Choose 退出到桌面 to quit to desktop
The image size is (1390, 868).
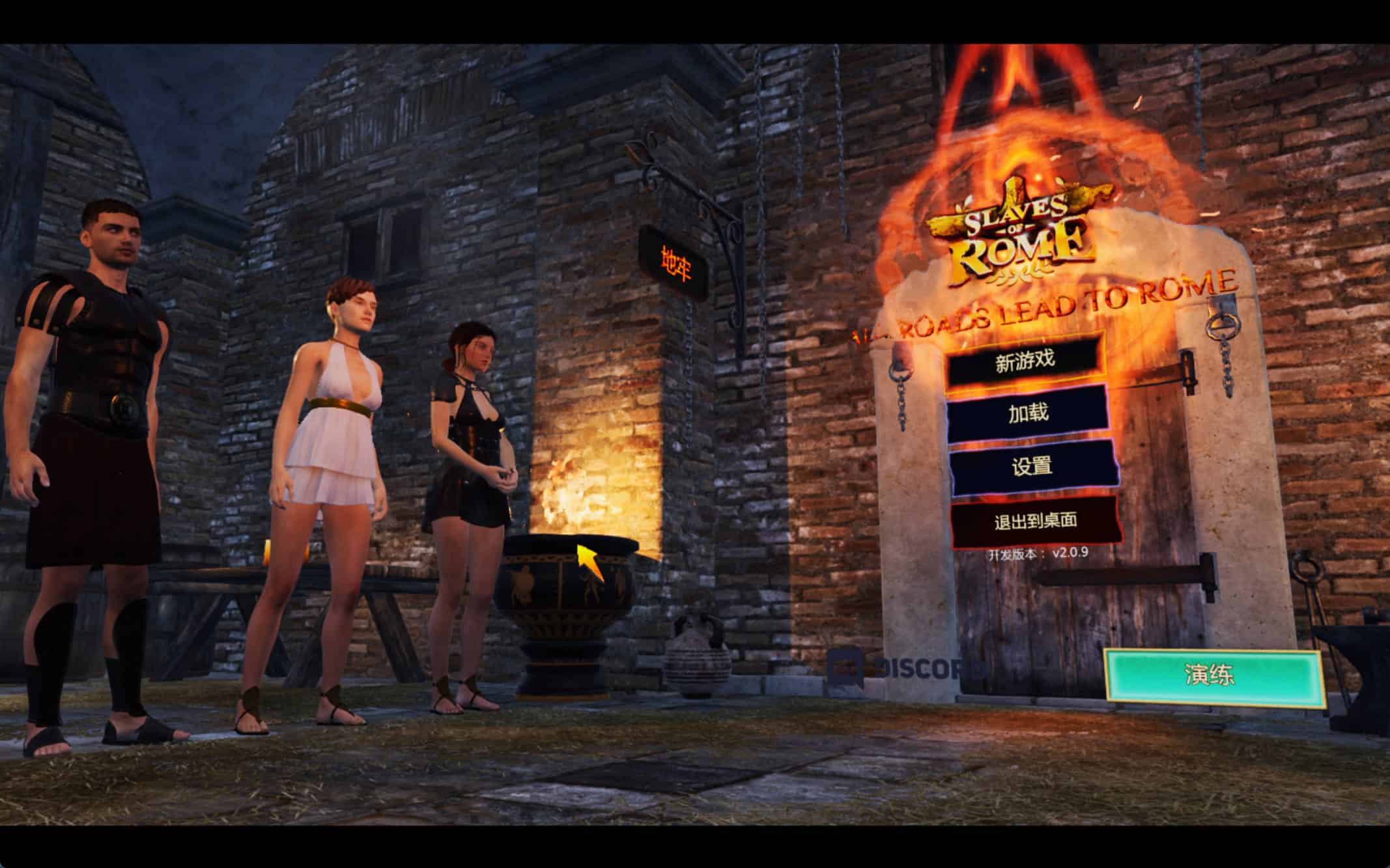click(x=1035, y=521)
